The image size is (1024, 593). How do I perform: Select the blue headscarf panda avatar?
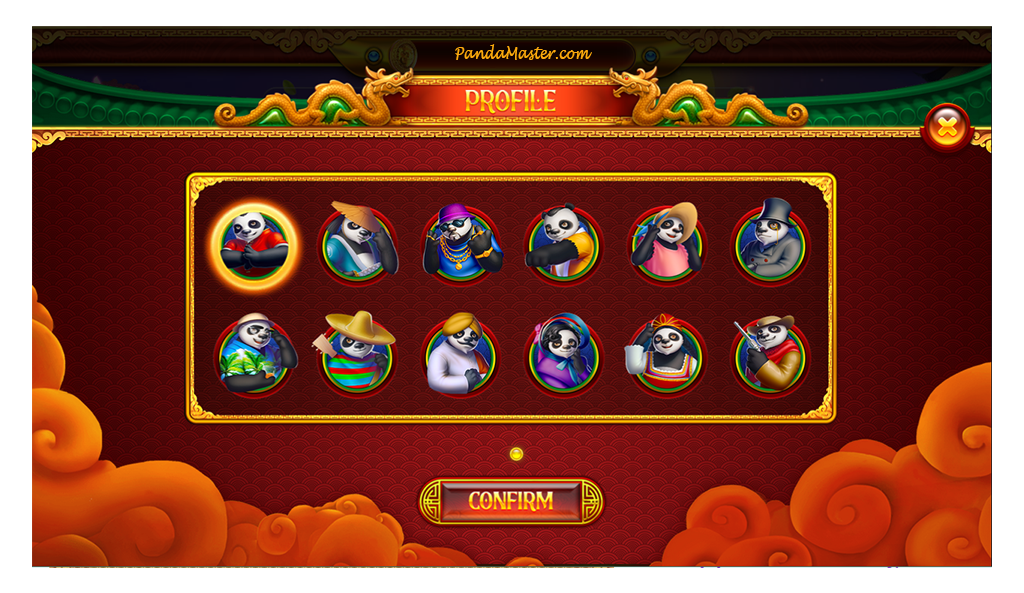pos(564,356)
